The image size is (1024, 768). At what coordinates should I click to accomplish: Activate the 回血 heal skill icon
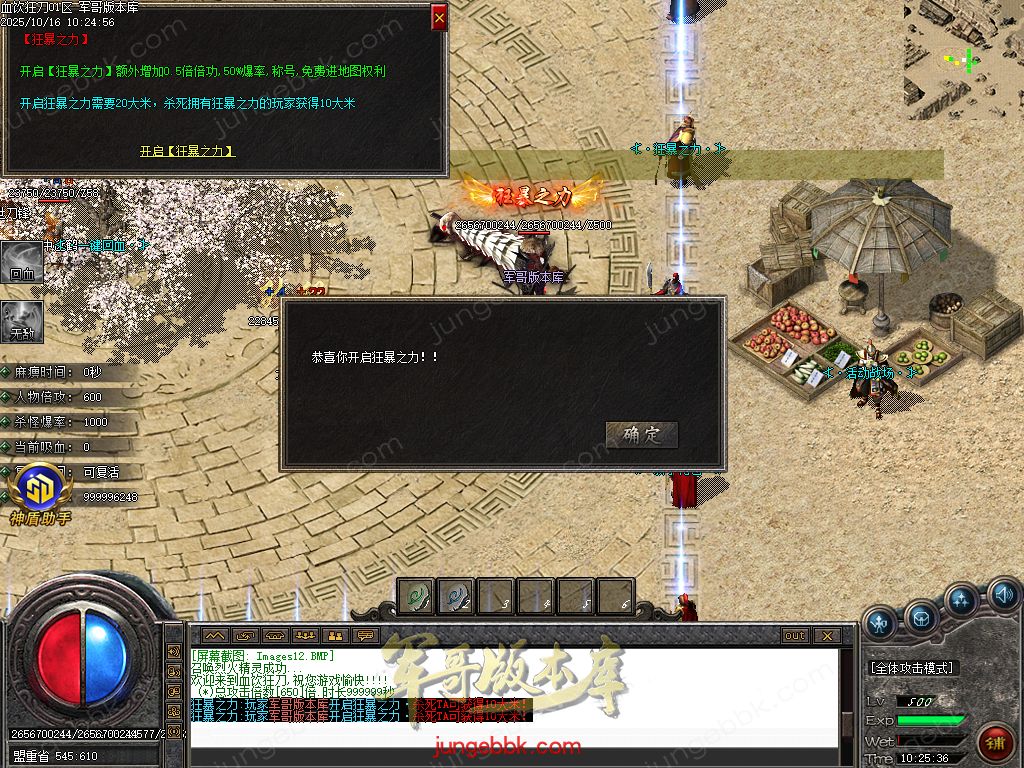point(21,261)
